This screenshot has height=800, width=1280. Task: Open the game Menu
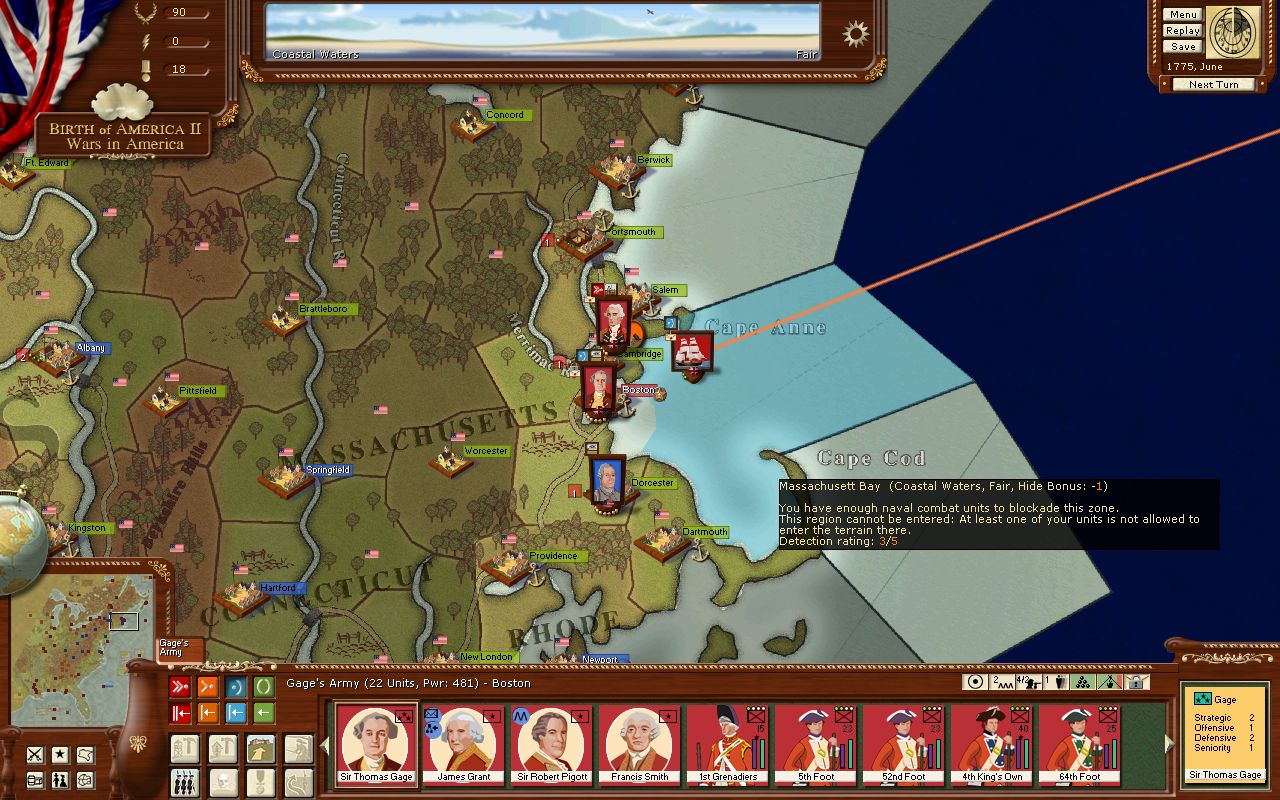tap(1182, 15)
